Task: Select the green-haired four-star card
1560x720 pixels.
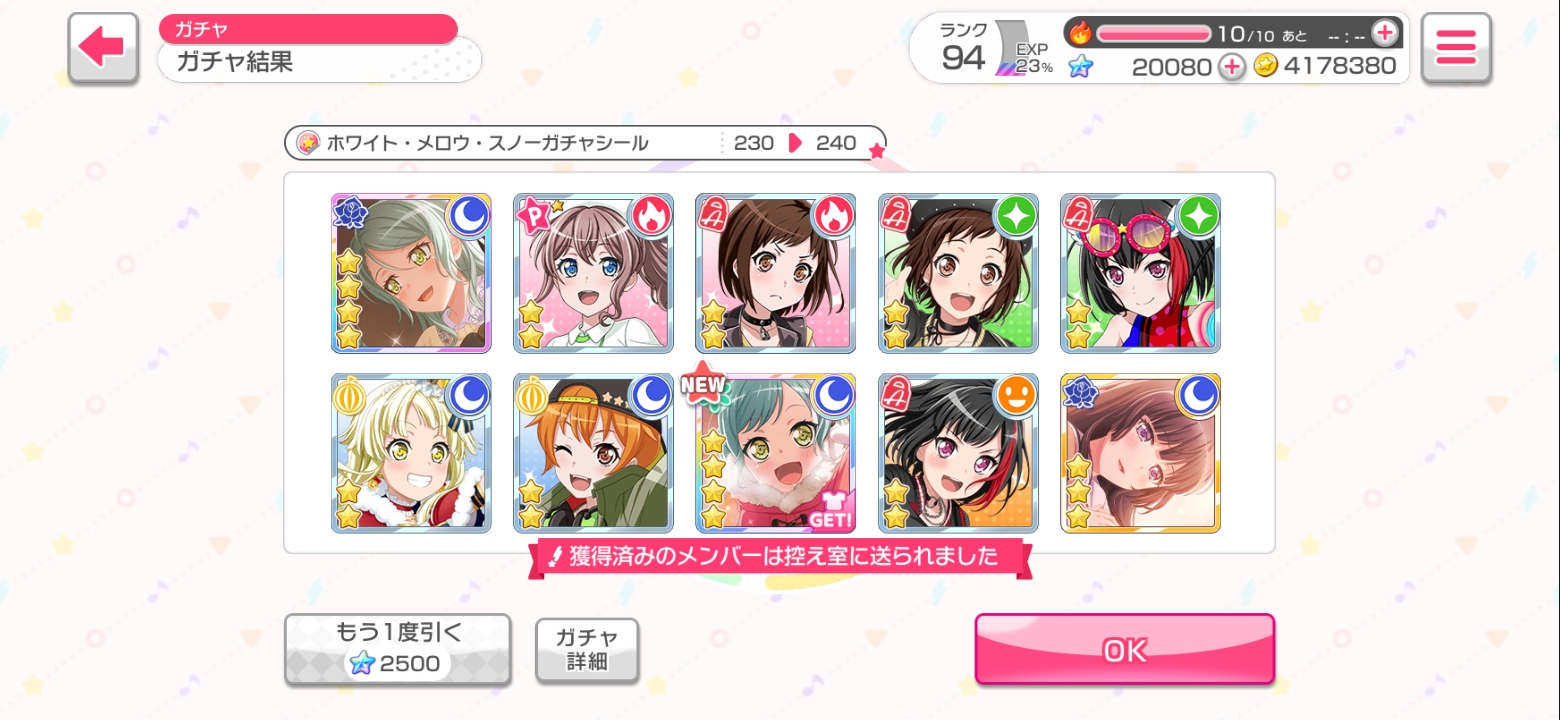Action: click(x=411, y=273)
